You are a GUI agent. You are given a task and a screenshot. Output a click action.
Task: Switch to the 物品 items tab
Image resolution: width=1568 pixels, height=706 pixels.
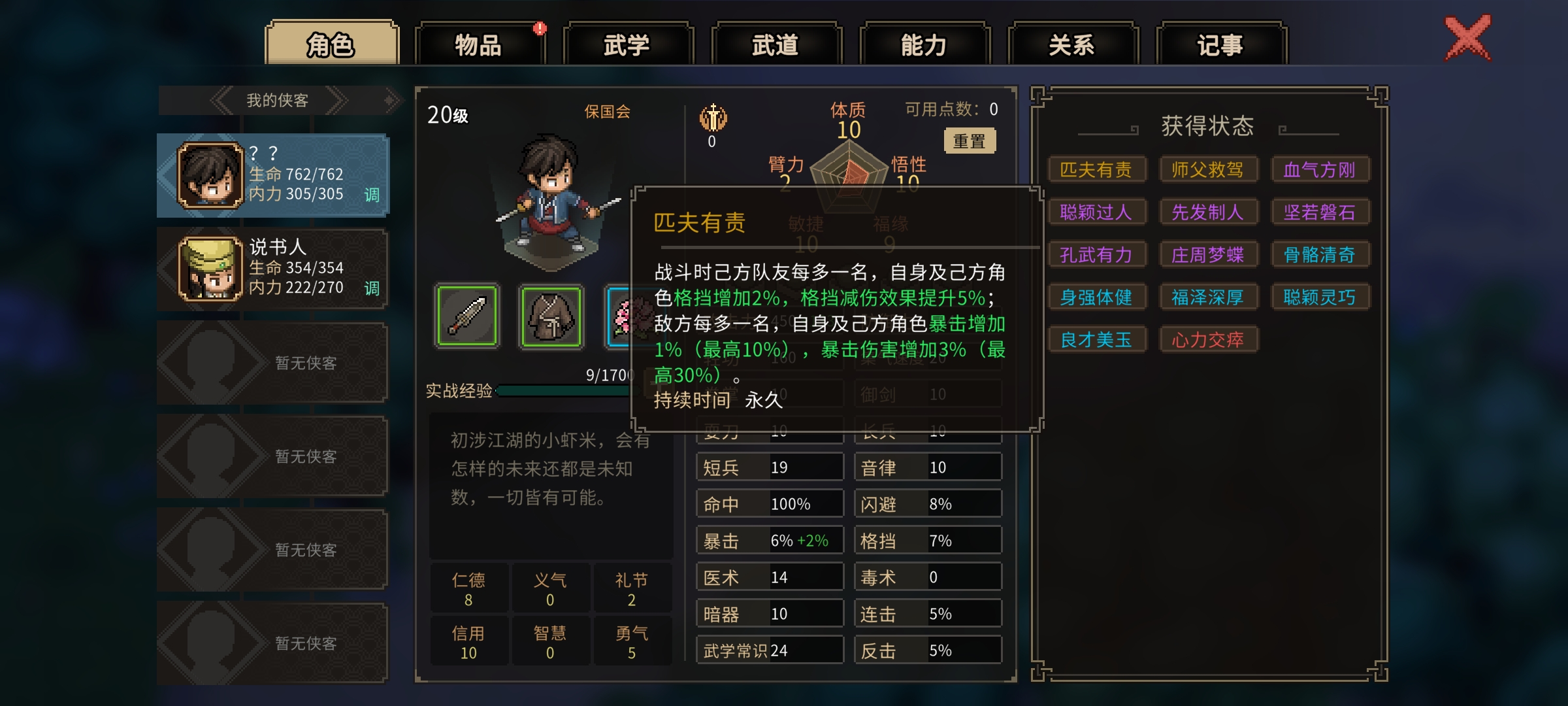[x=479, y=44]
